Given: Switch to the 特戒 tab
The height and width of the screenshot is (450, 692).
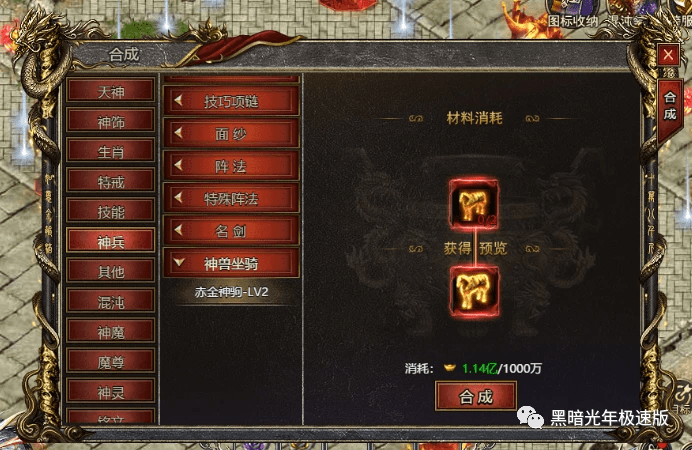Looking at the screenshot, I should [111, 181].
